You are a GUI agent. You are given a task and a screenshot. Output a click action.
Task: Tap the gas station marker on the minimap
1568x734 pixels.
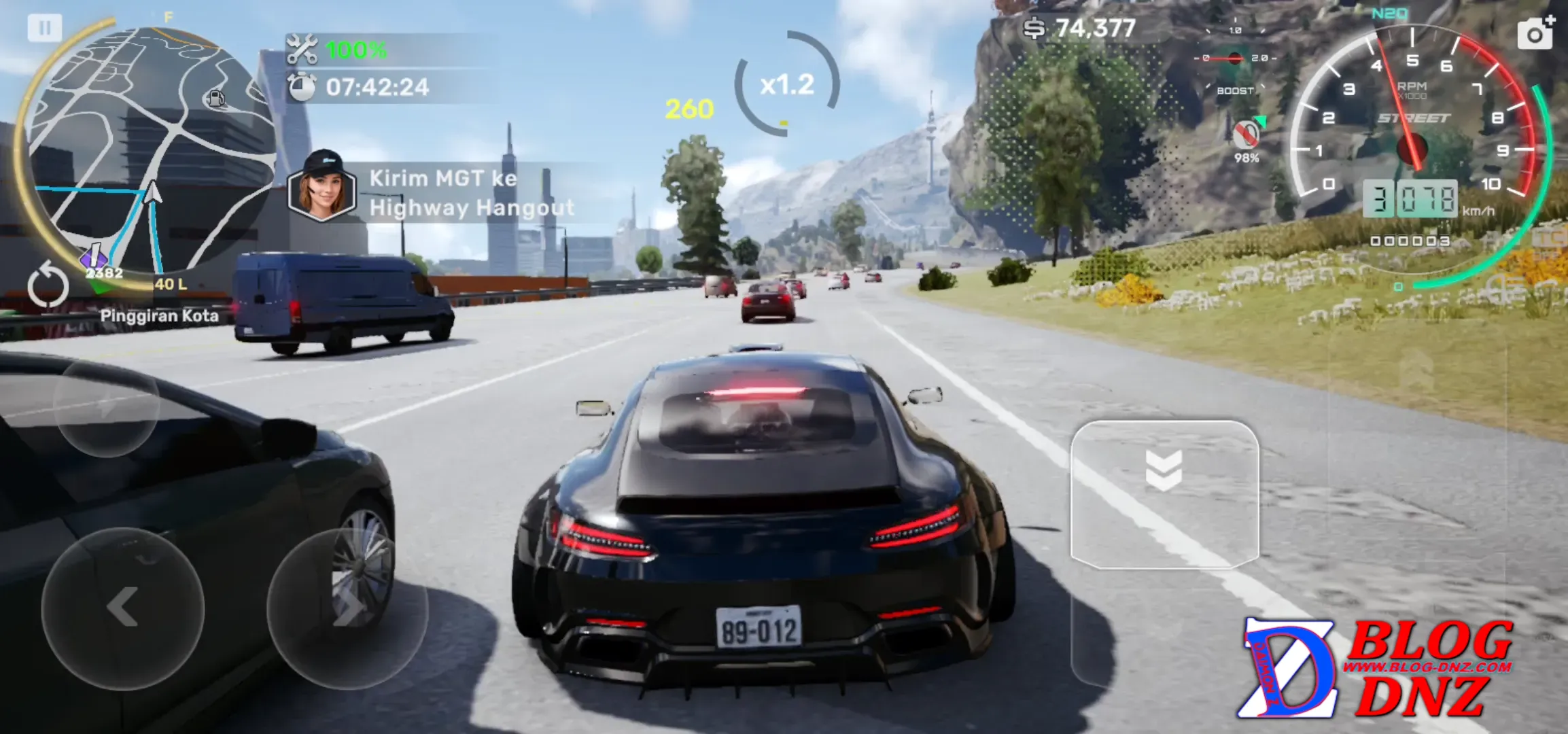pyautogui.click(x=215, y=99)
